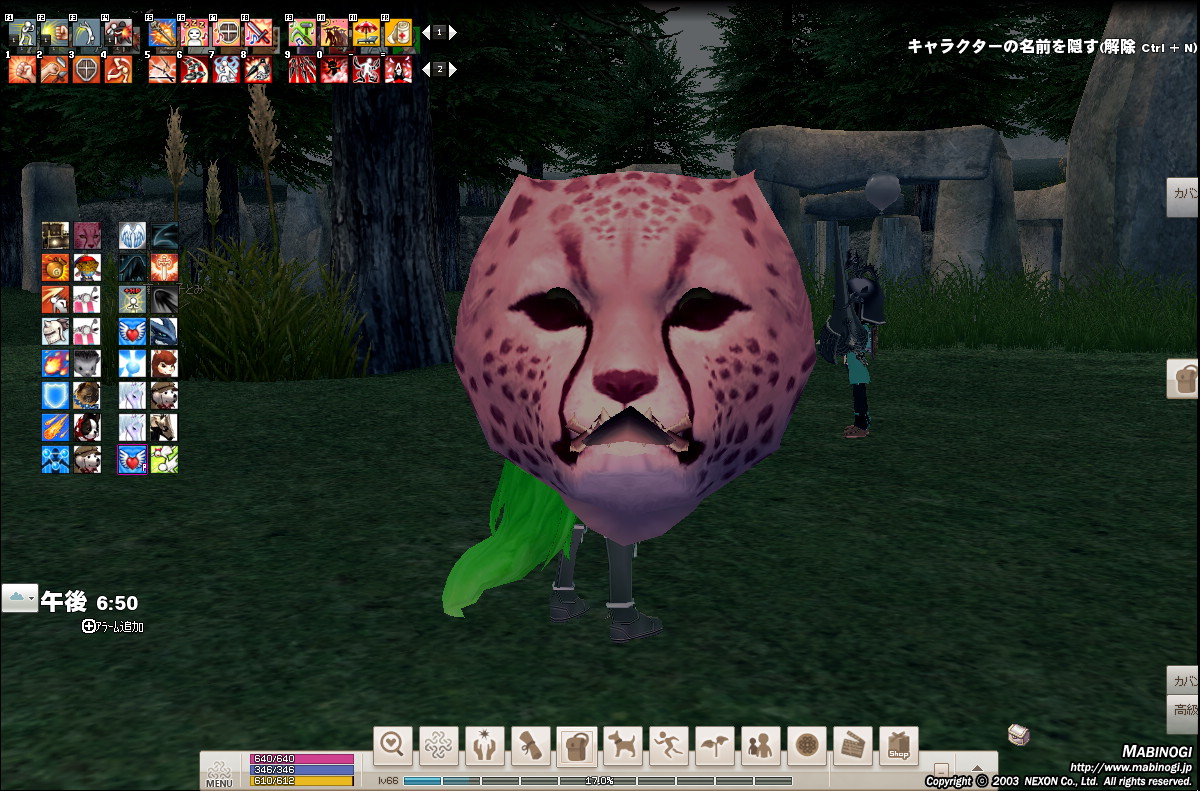
Task: Select the pink cheetah face buff icon
Action: click(87, 236)
